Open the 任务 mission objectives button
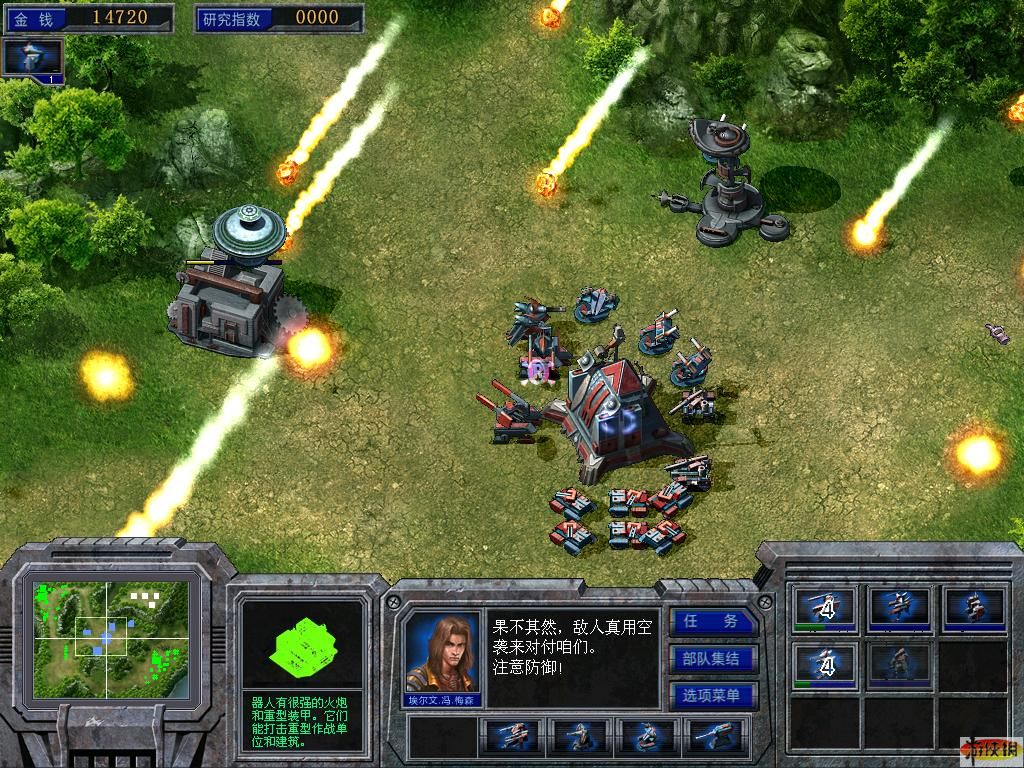This screenshot has width=1024, height=768. click(714, 622)
